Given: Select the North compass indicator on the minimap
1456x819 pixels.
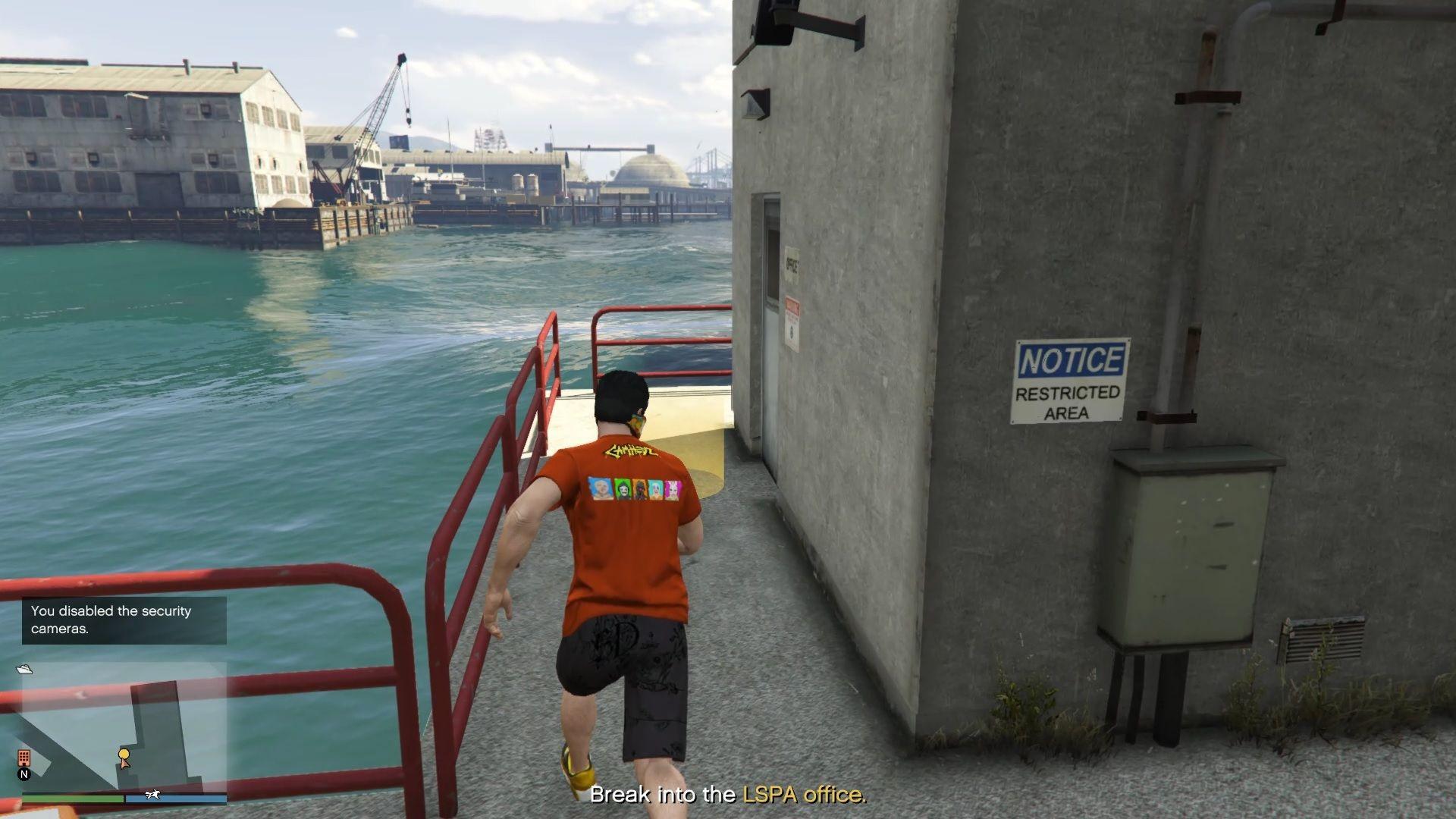Looking at the screenshot, I should point(24,773).
